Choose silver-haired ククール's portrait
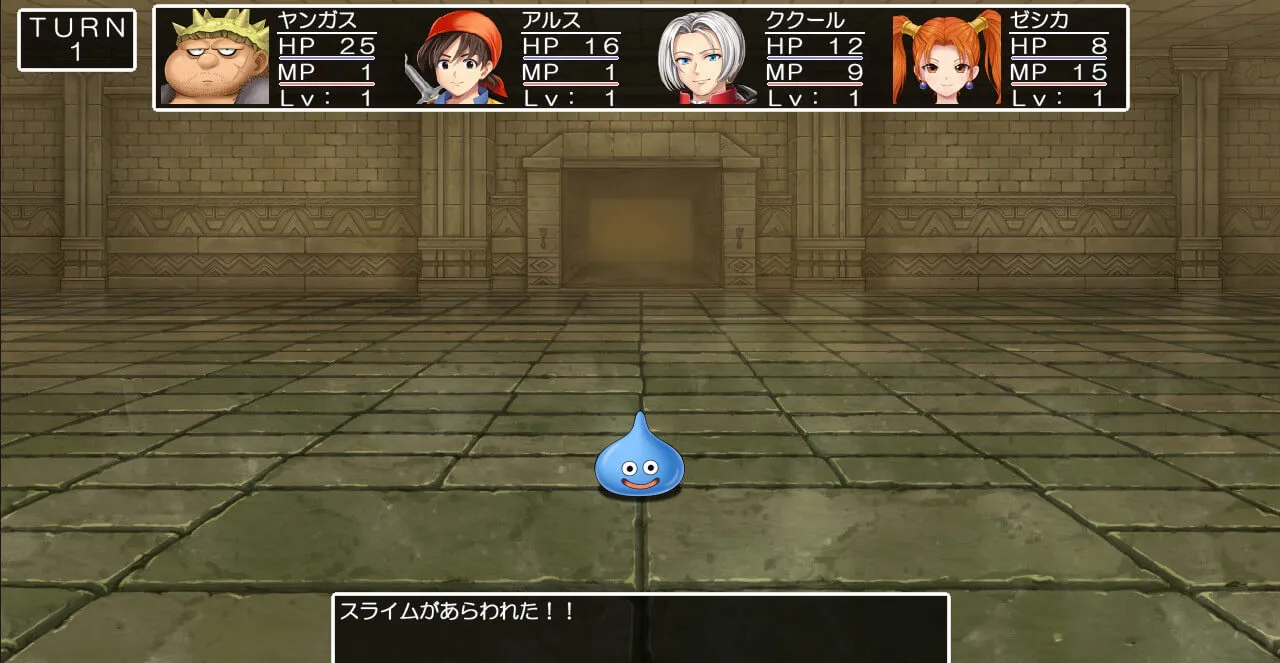The image size is (1280, 663). [x=702, y=58]
